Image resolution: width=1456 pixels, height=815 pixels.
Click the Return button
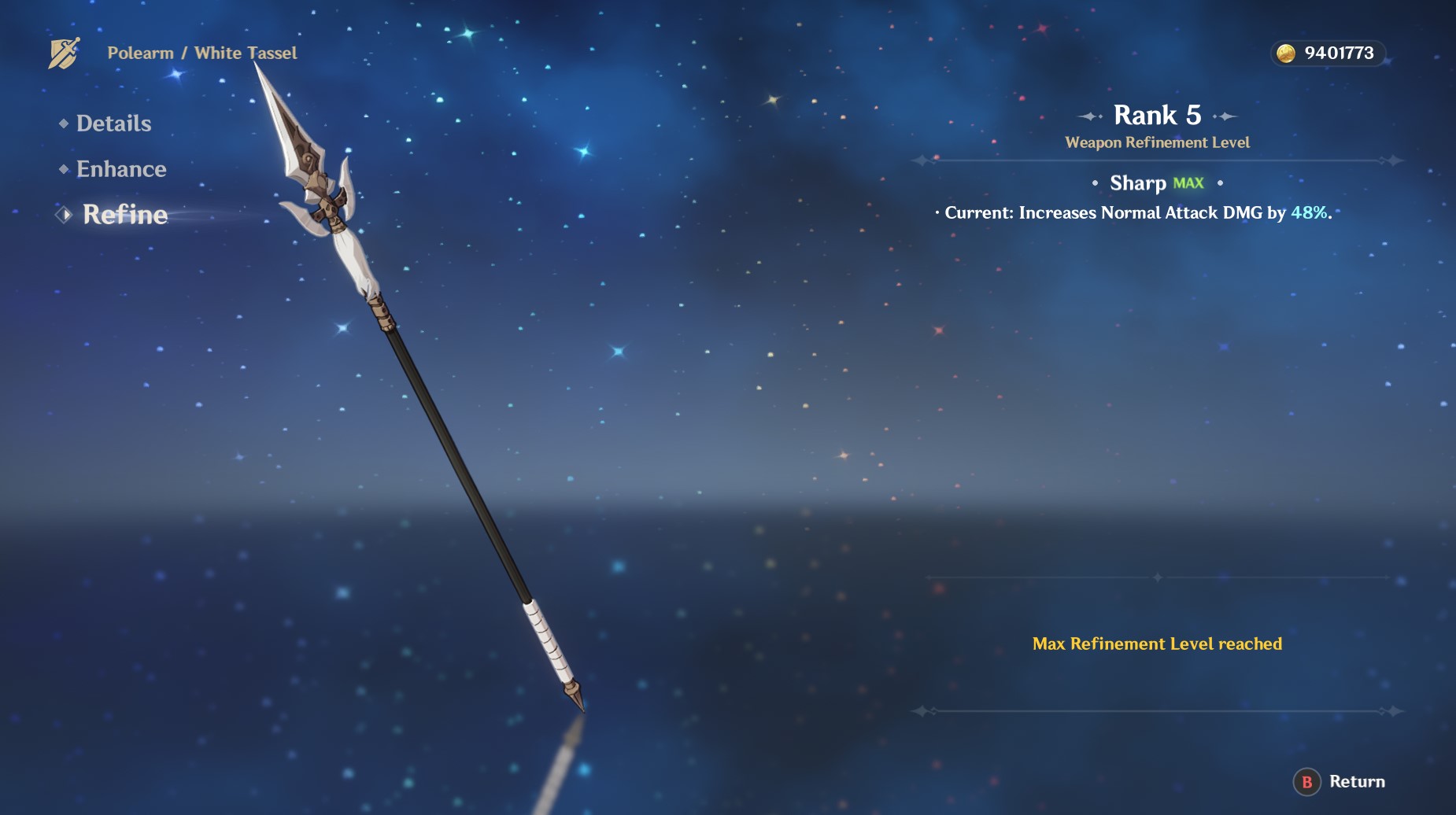1340,782
